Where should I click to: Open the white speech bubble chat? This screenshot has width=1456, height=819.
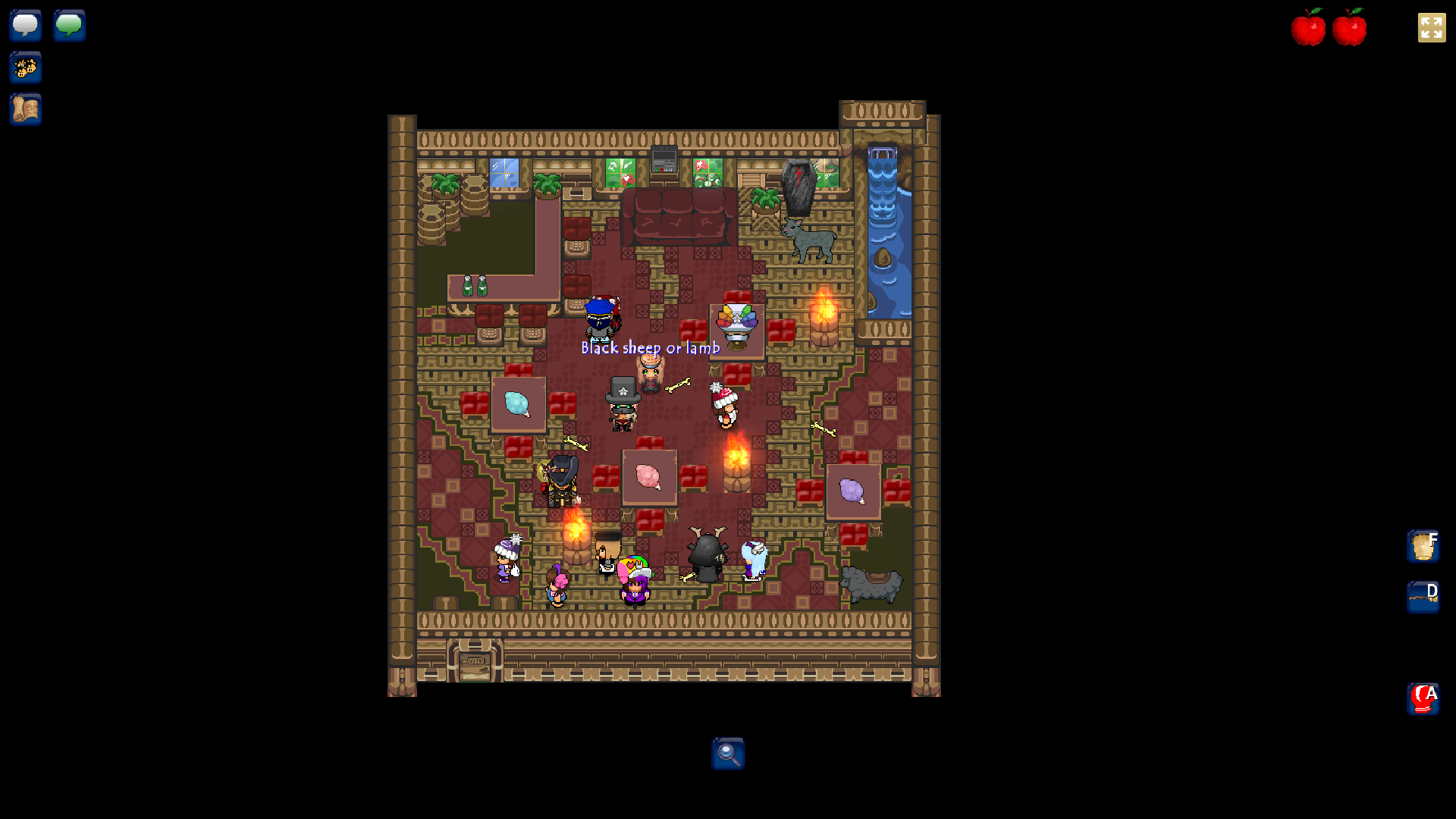[26, 25]
